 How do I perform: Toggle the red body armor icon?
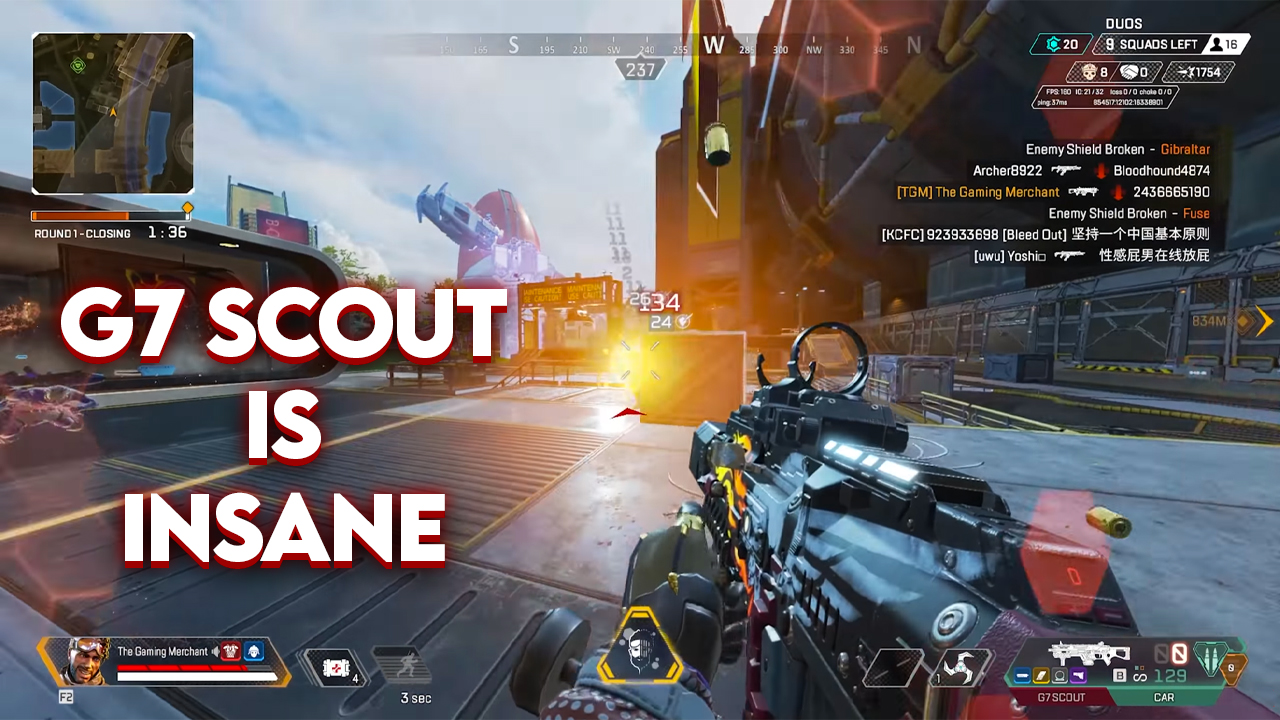pyautogui.click(x=231, y=651)
